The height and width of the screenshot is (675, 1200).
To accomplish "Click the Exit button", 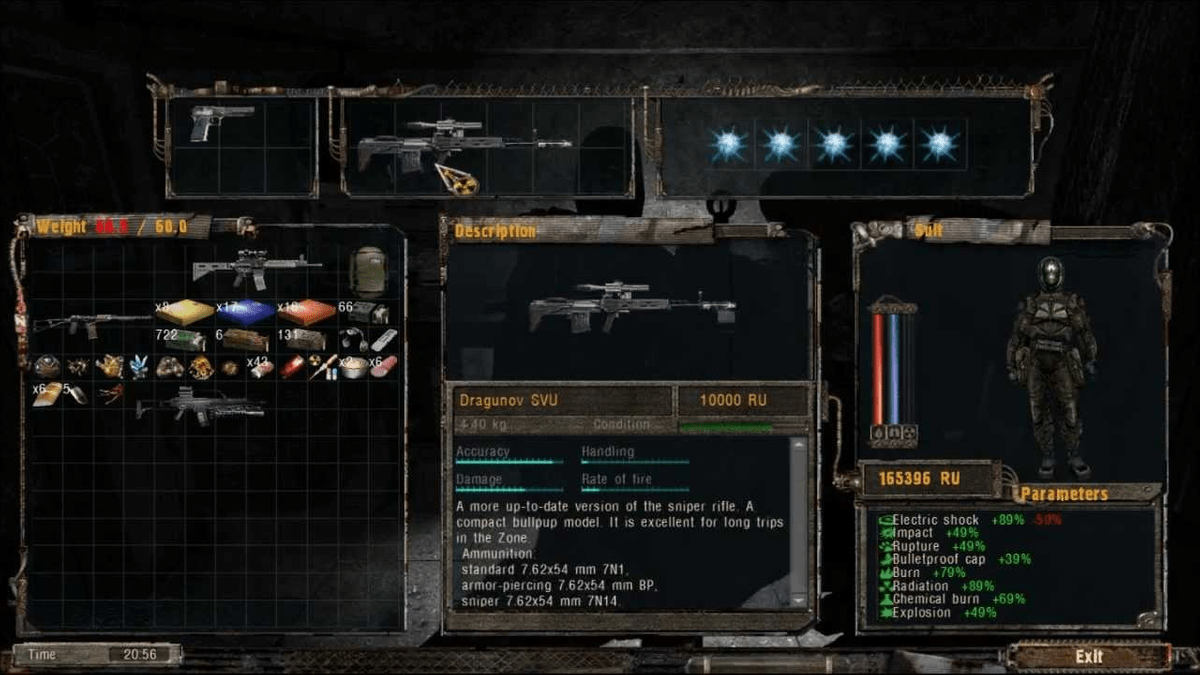I will click(x=1088, y=657).
